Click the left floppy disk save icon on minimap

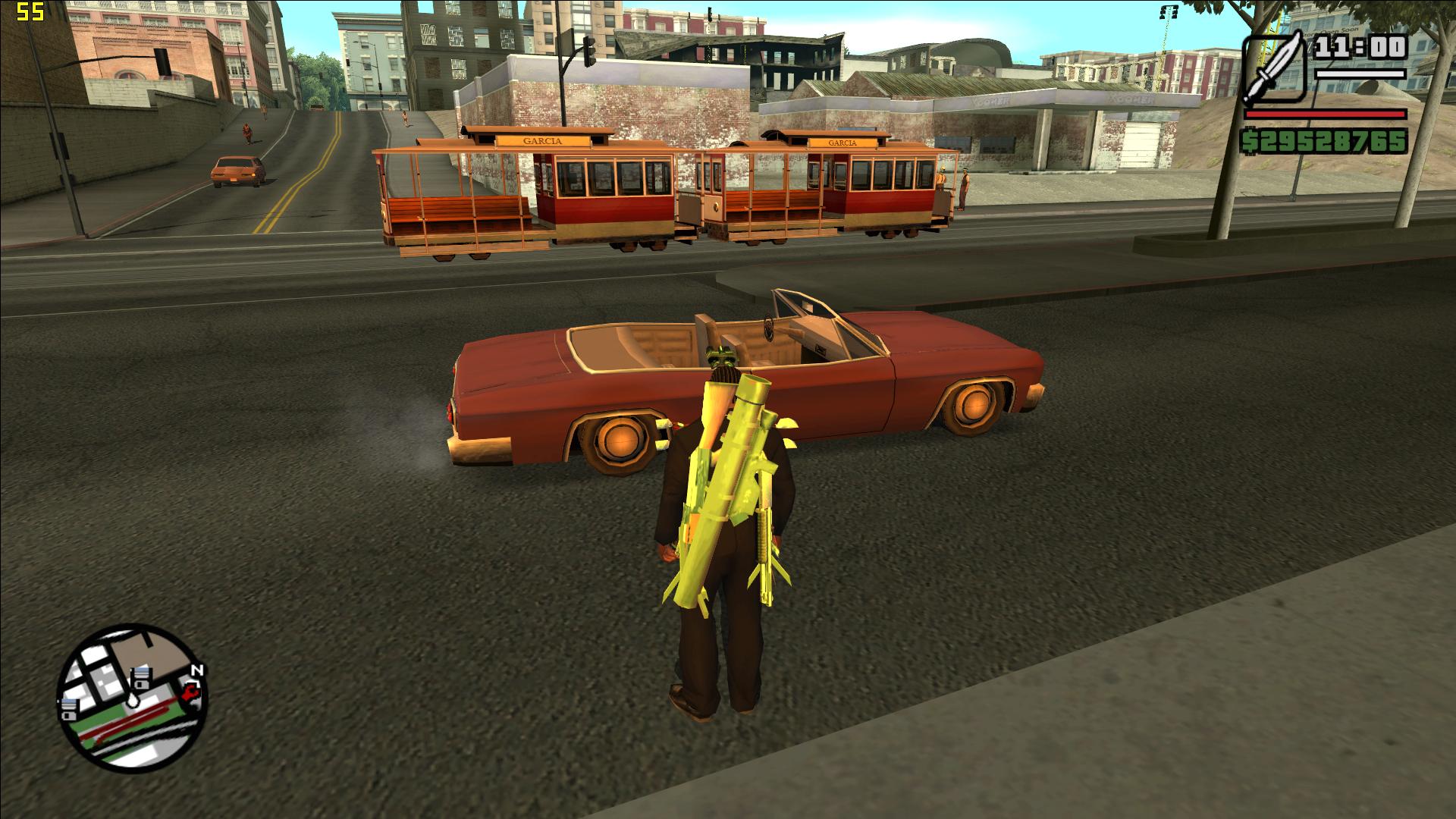coord(69,708)
